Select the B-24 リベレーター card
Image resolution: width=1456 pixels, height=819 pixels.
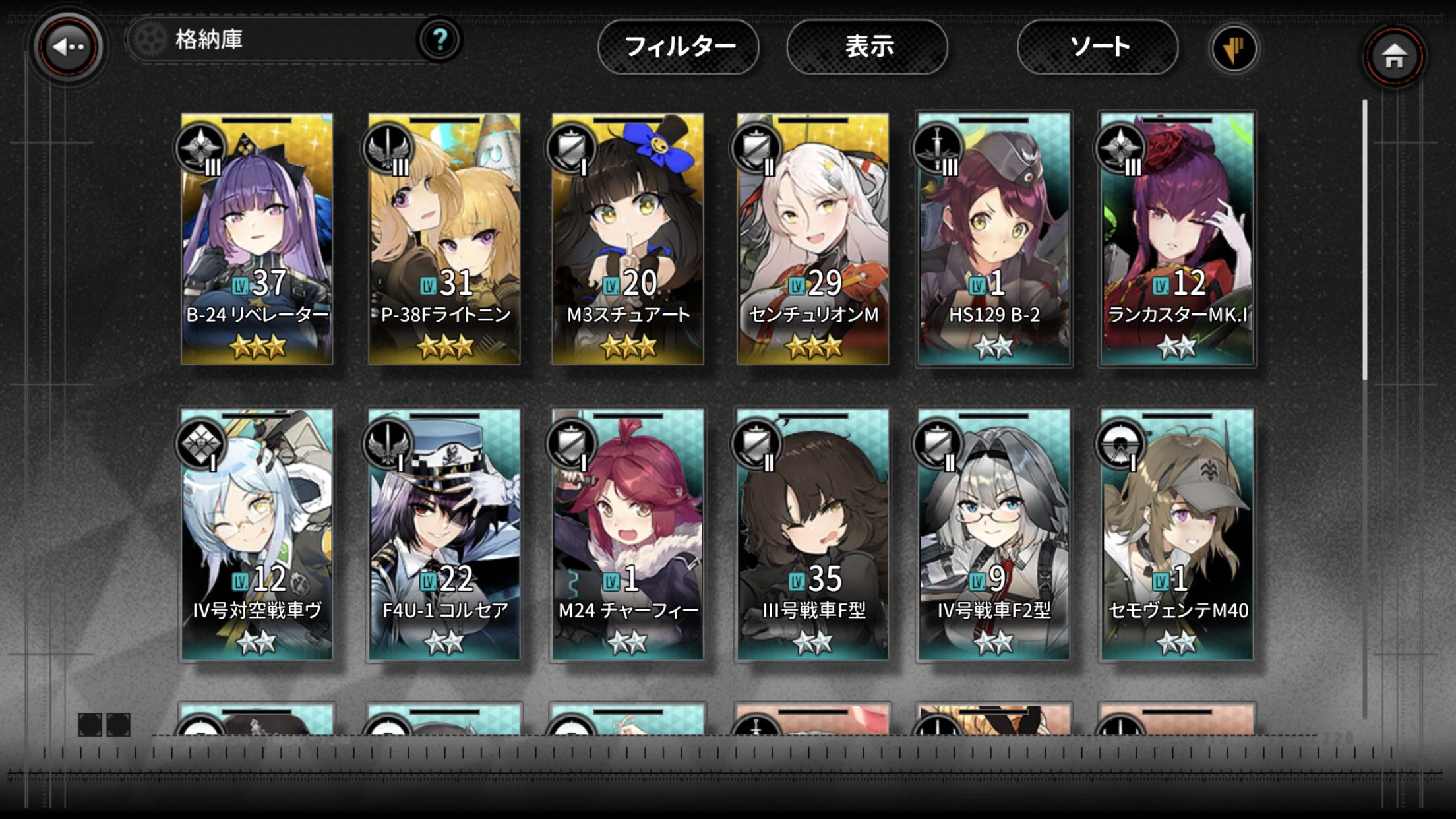click(257, 239)
